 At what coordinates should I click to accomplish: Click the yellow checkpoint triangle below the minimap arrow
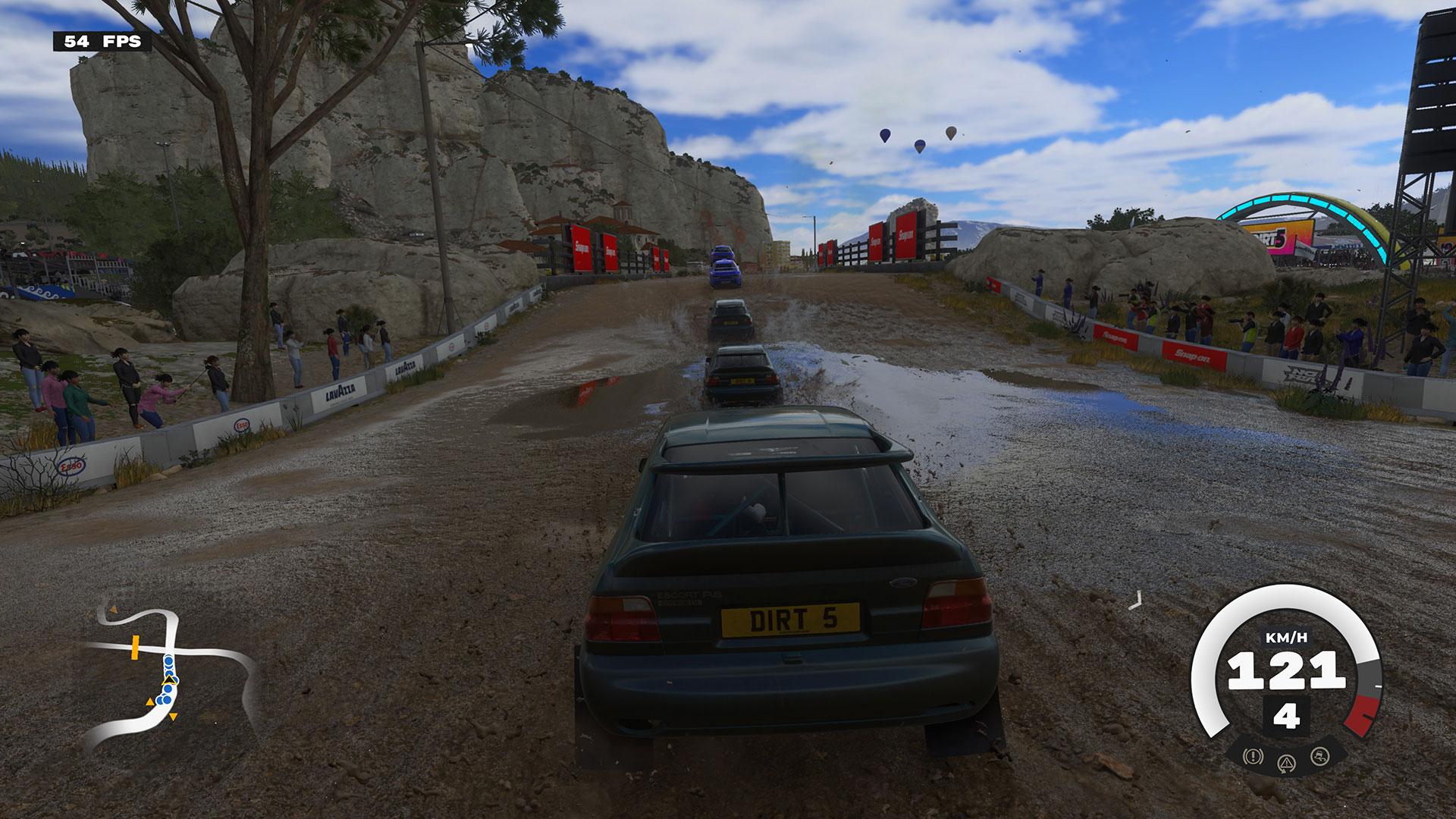(x=150, y=701)
